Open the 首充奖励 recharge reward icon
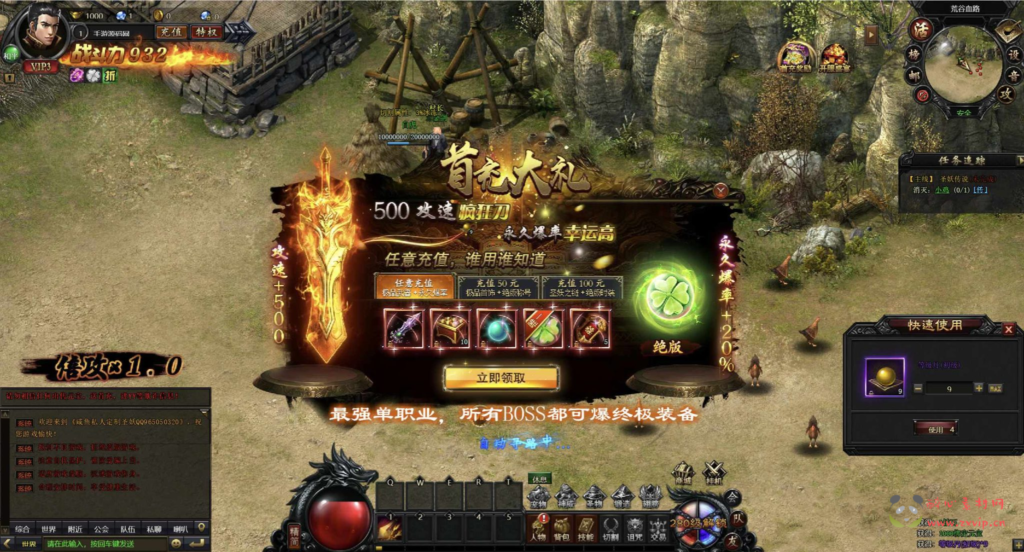Viewport: 1024px width, 552px height. tap(796, 56)
